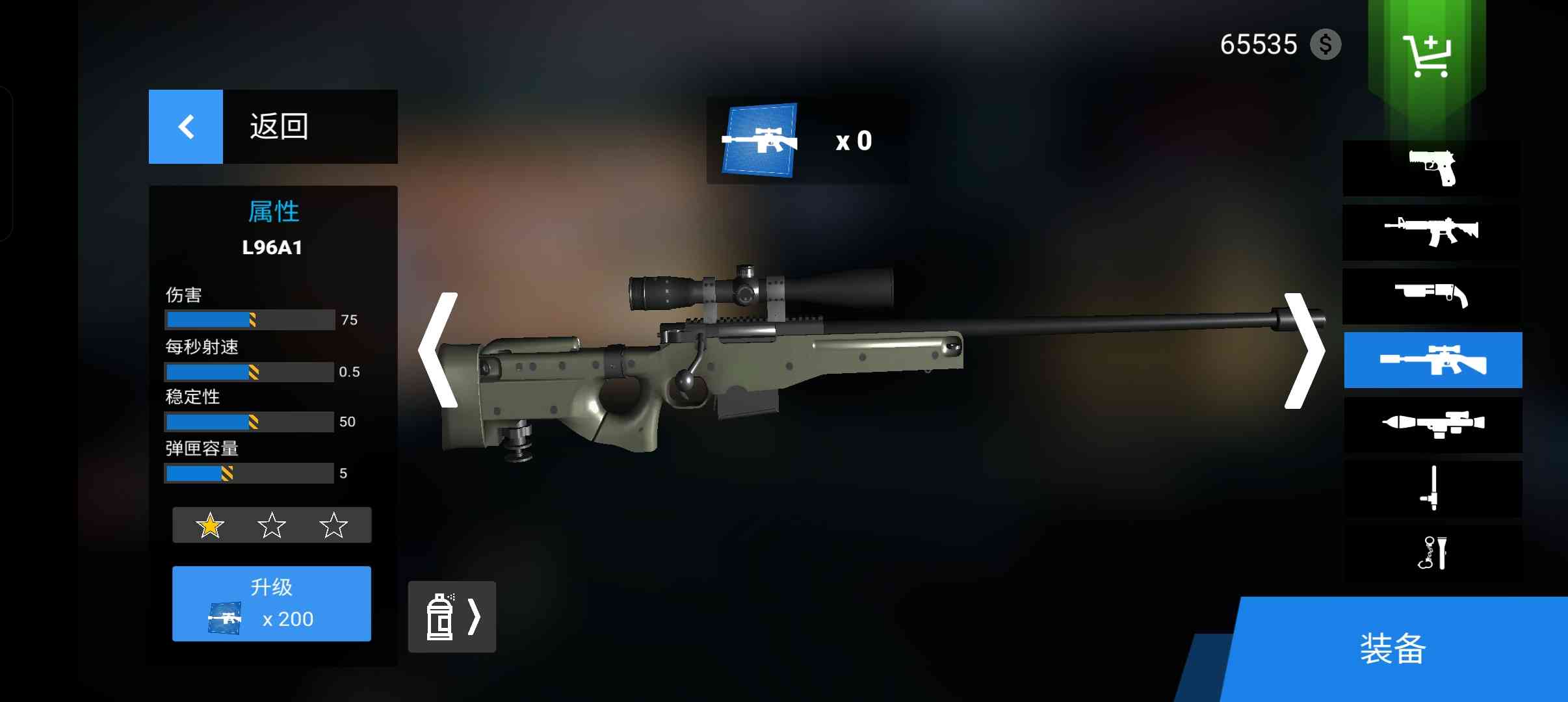Click the sniper blueprint counter icon
The width and height of the screenshot is (1568, 702).
click(x=759, y=140)
